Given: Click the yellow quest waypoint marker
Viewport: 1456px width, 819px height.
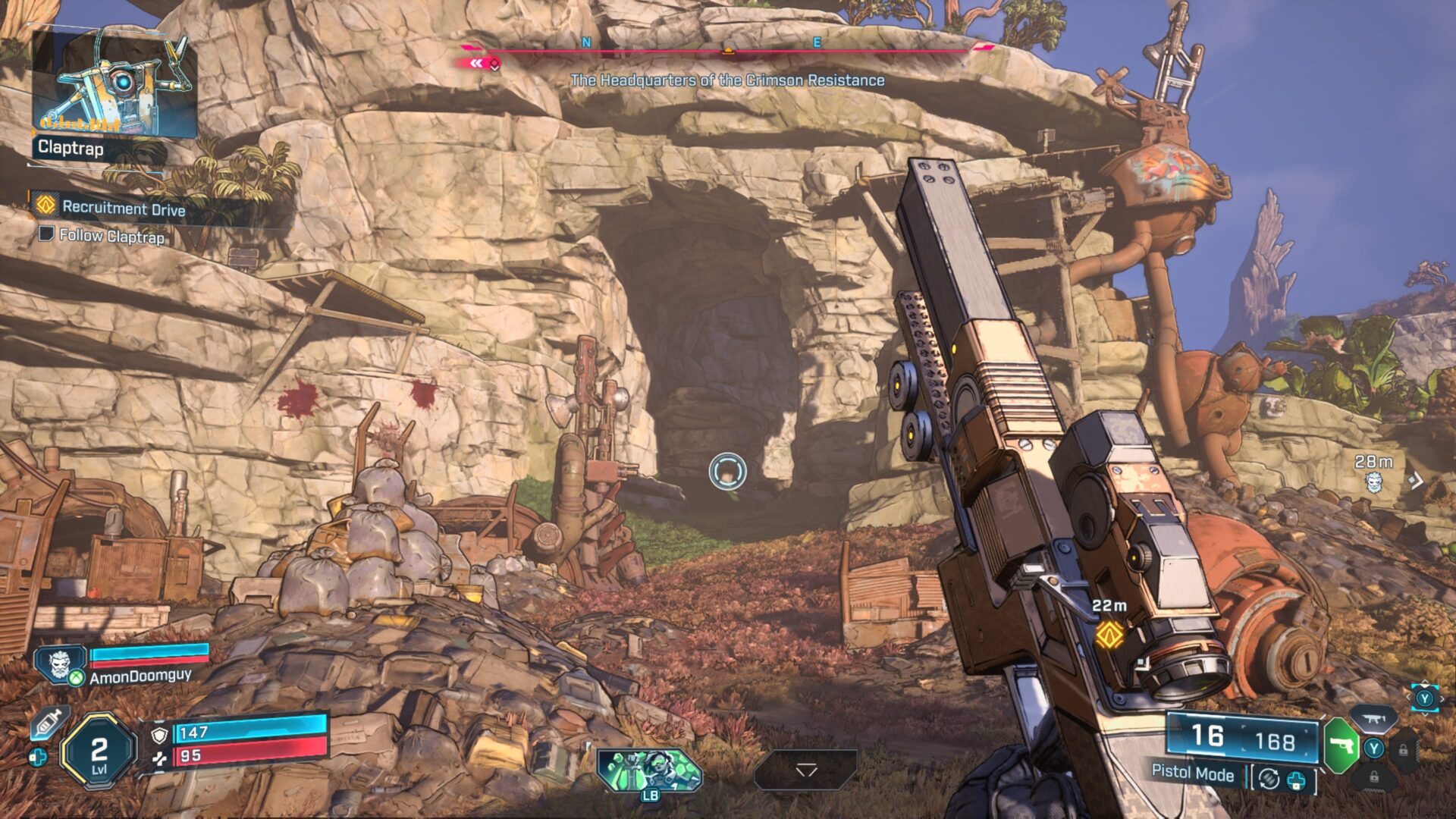Looking at the screenshot, I should pyautogui.click(x=1109, y=633).
